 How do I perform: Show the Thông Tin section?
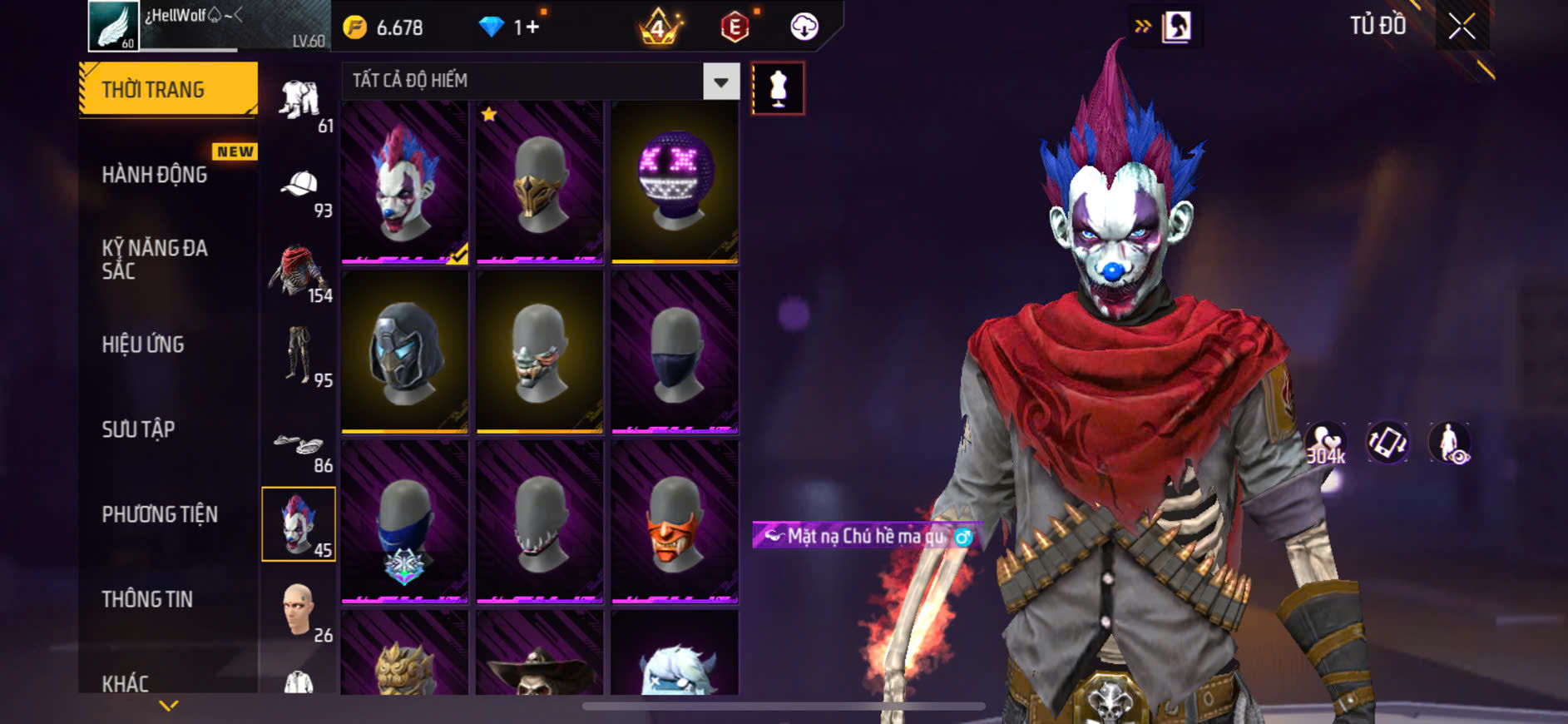pos(147,599)
